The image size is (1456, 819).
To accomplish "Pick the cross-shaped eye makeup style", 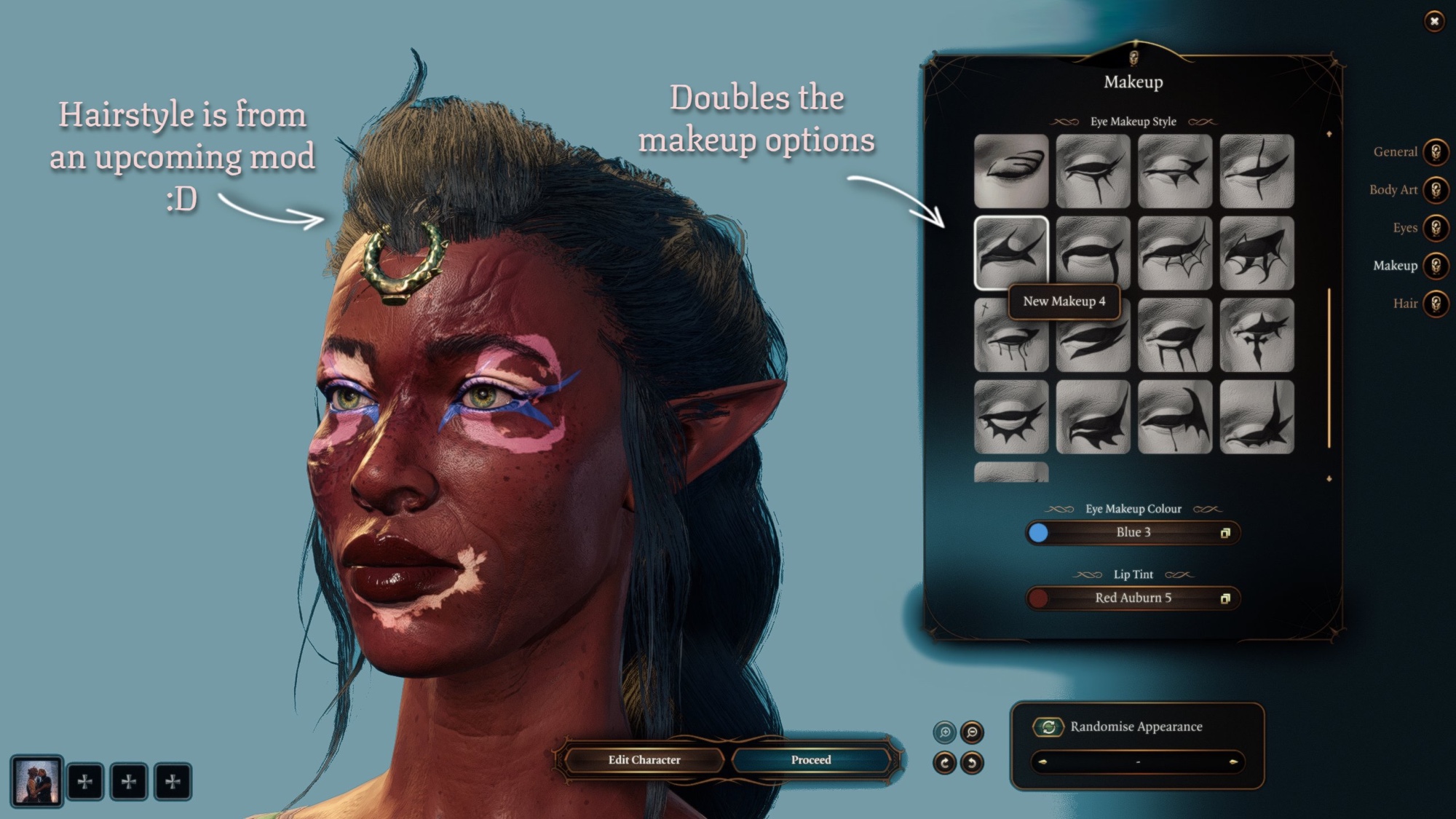I will [1257, 335].
